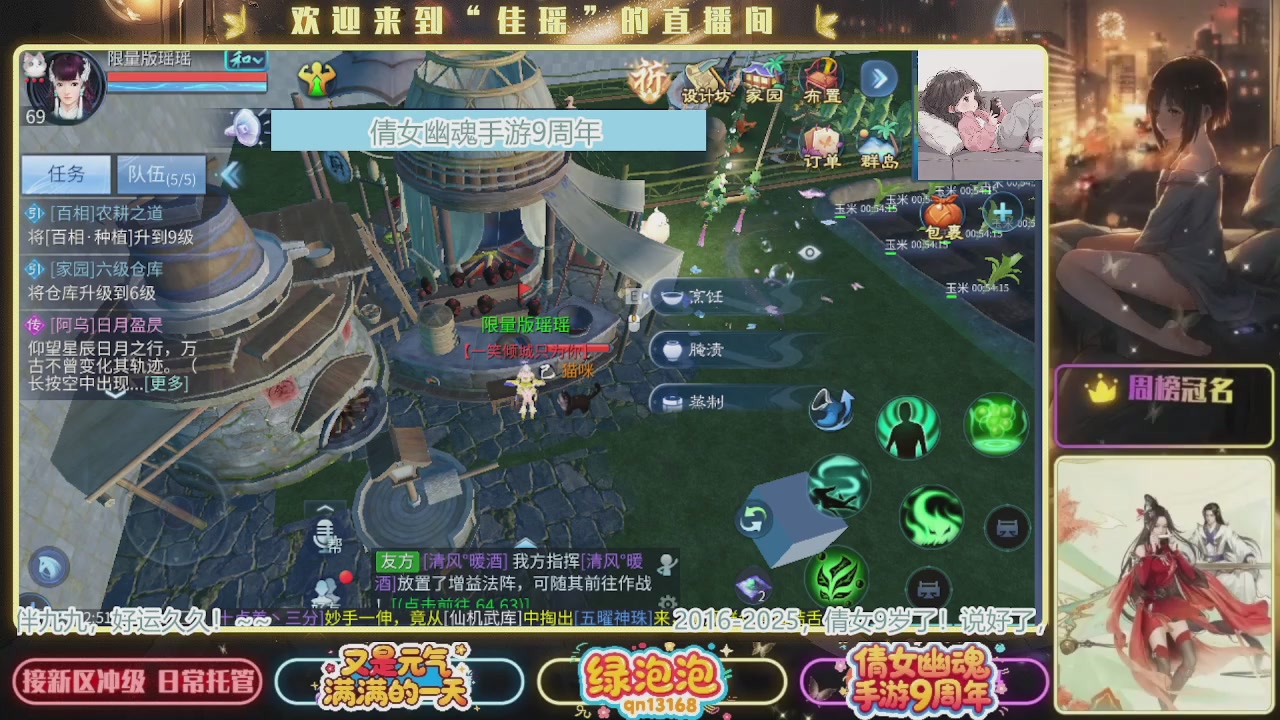Collapse quest panel with the left chevron

(x=231, y=174)
